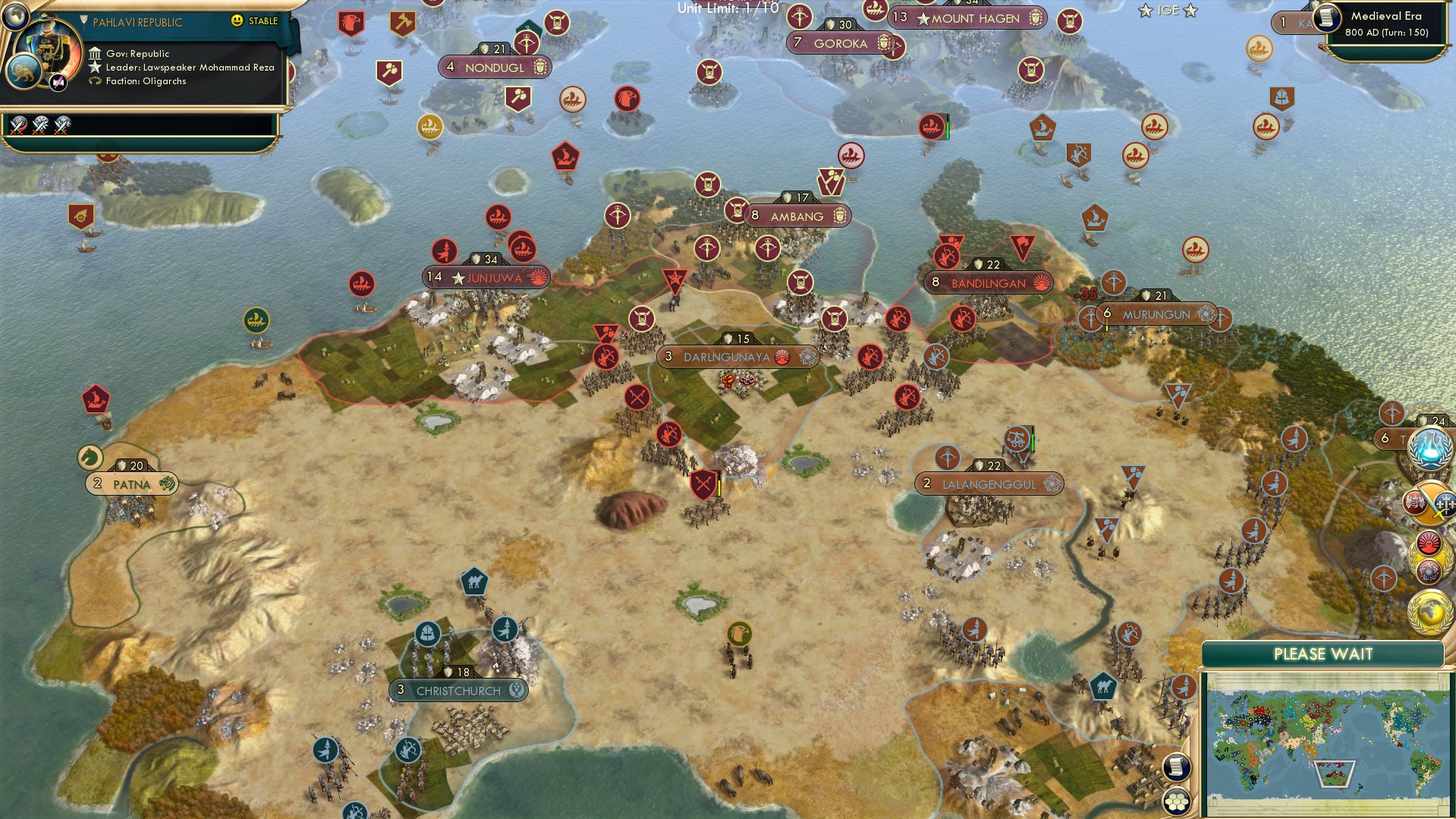Toggle strategic view with the hexagon button
The height and width of the screenshot is (819, 1456).
[x=1175, y=799]
